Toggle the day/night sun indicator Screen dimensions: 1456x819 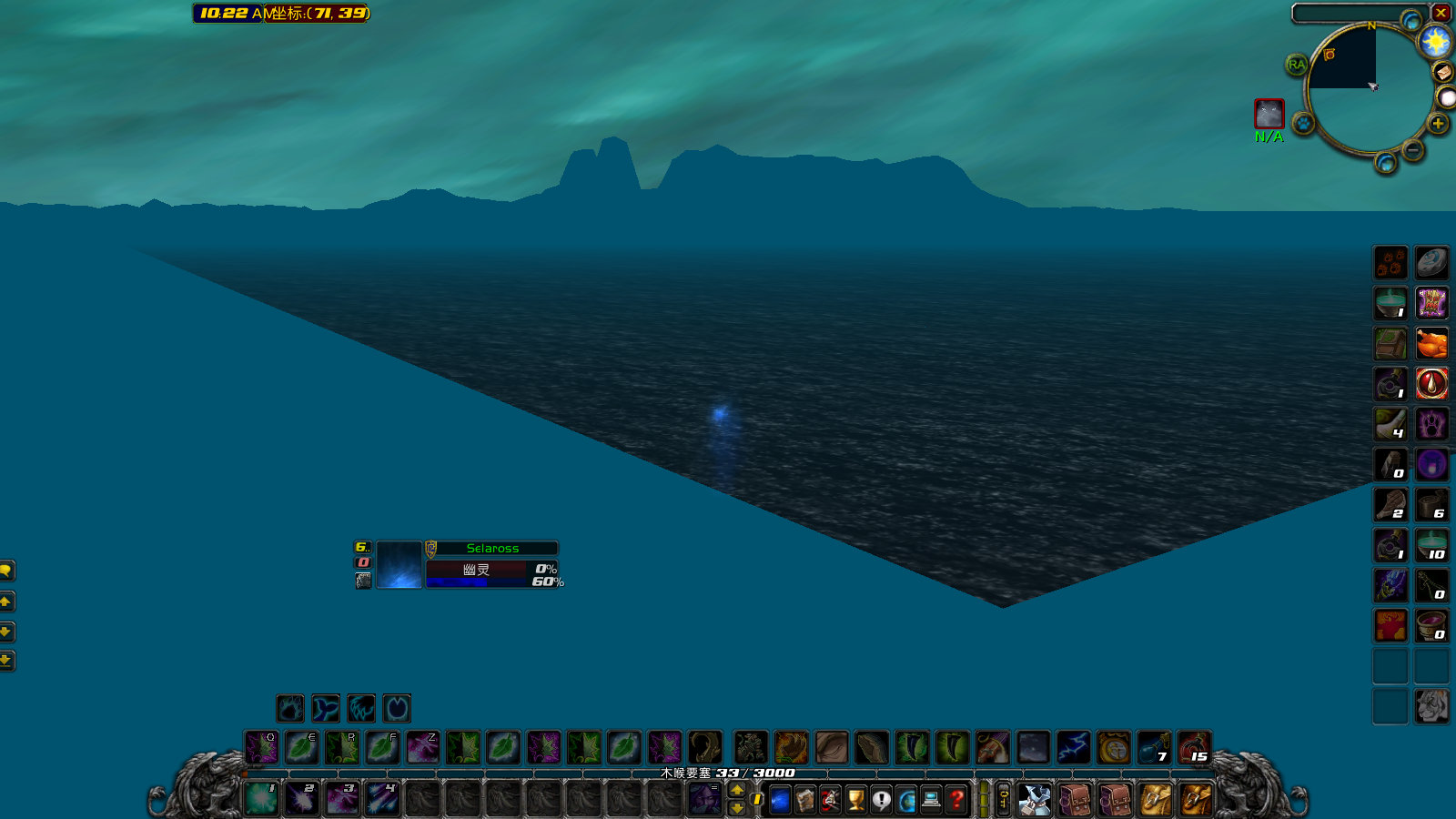[1435, 40]
